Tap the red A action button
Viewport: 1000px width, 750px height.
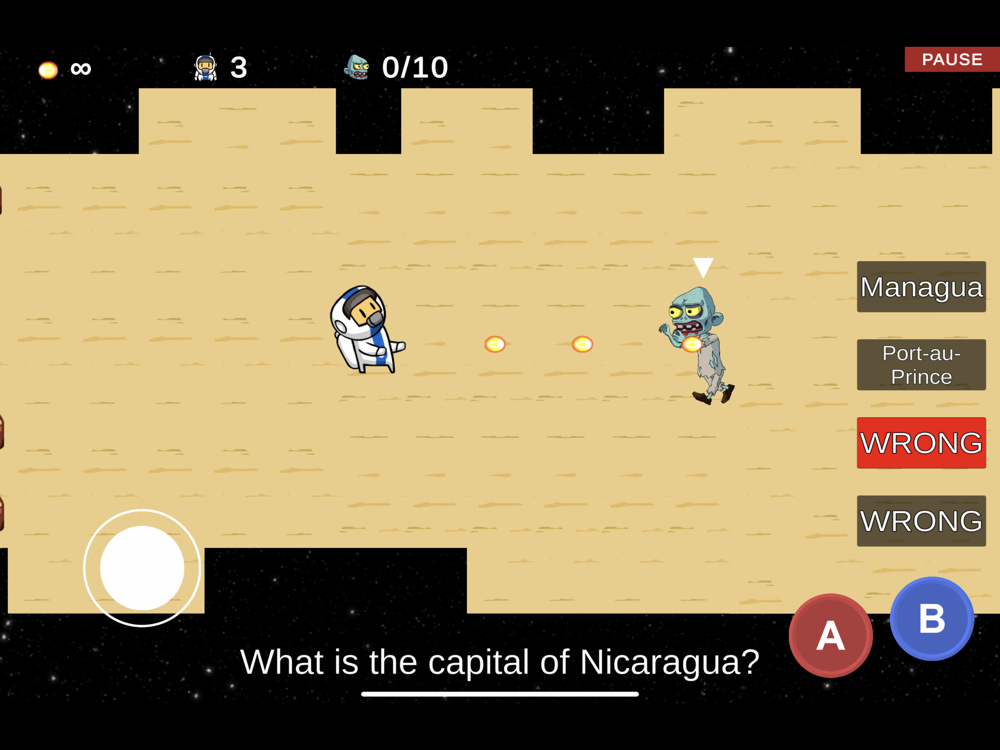click(x=830, y=636)
